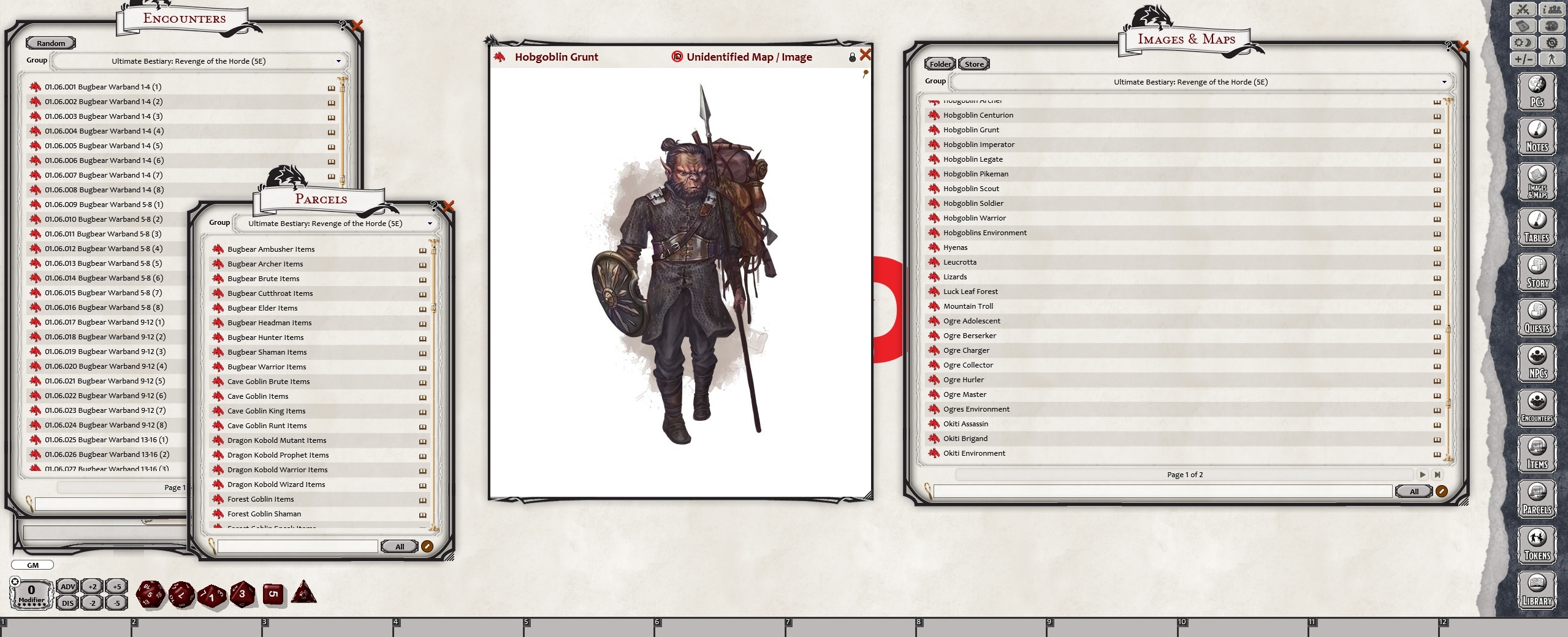Open the Notes panel from the sidebar
The width and height of the screenshot is (1568, 637).
tap(1537, 136)
